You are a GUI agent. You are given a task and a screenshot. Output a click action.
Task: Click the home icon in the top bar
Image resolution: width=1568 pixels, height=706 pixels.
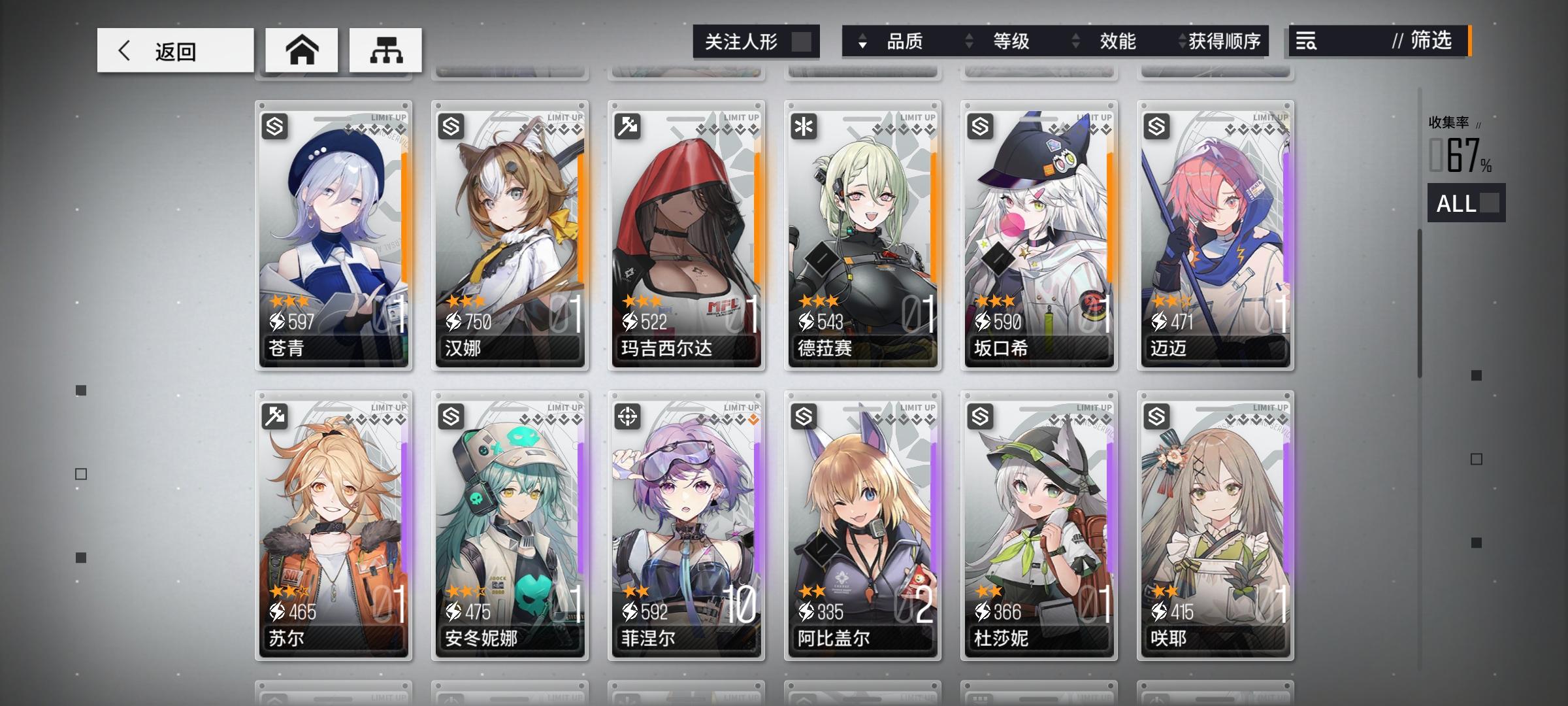302,50
